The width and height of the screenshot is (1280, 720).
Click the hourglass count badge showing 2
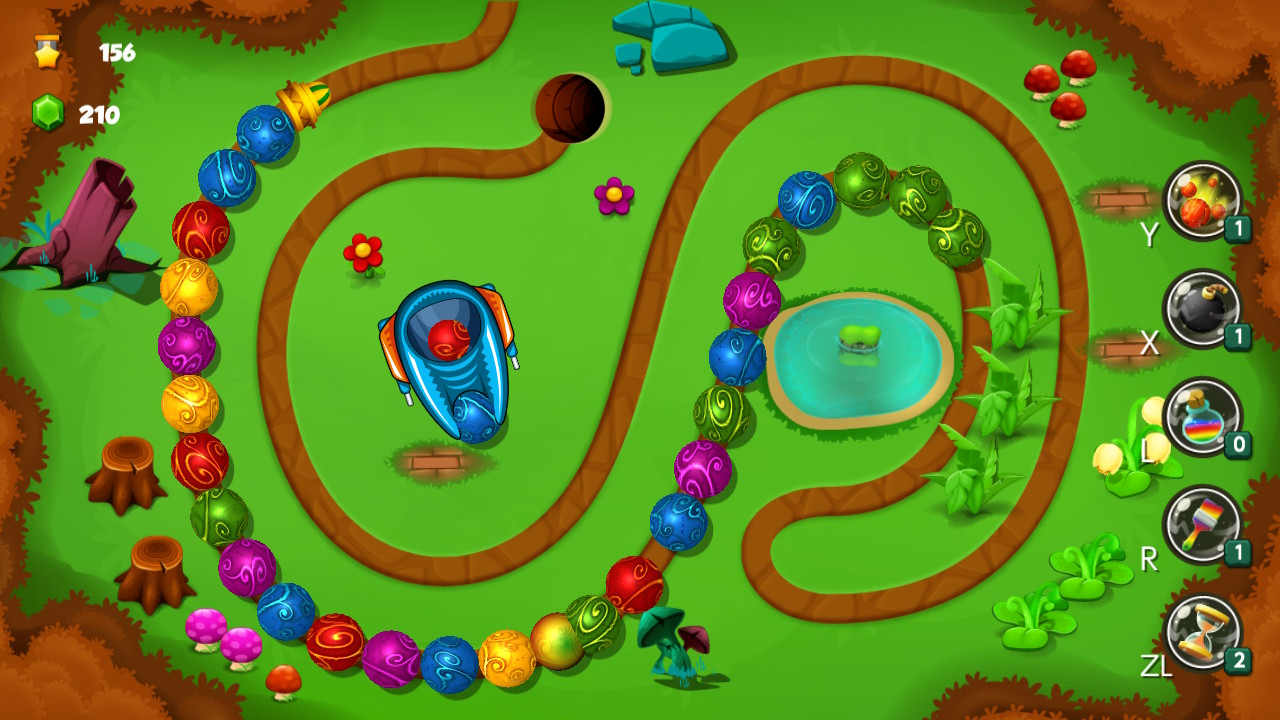(1236, 660)
